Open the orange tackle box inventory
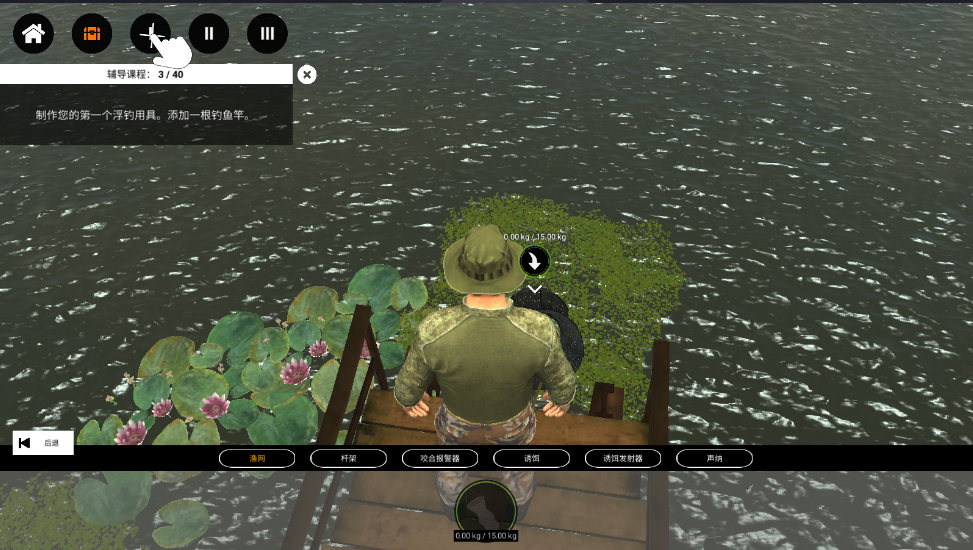The width and height of the screenshot is (973, 550). point(92,34)
